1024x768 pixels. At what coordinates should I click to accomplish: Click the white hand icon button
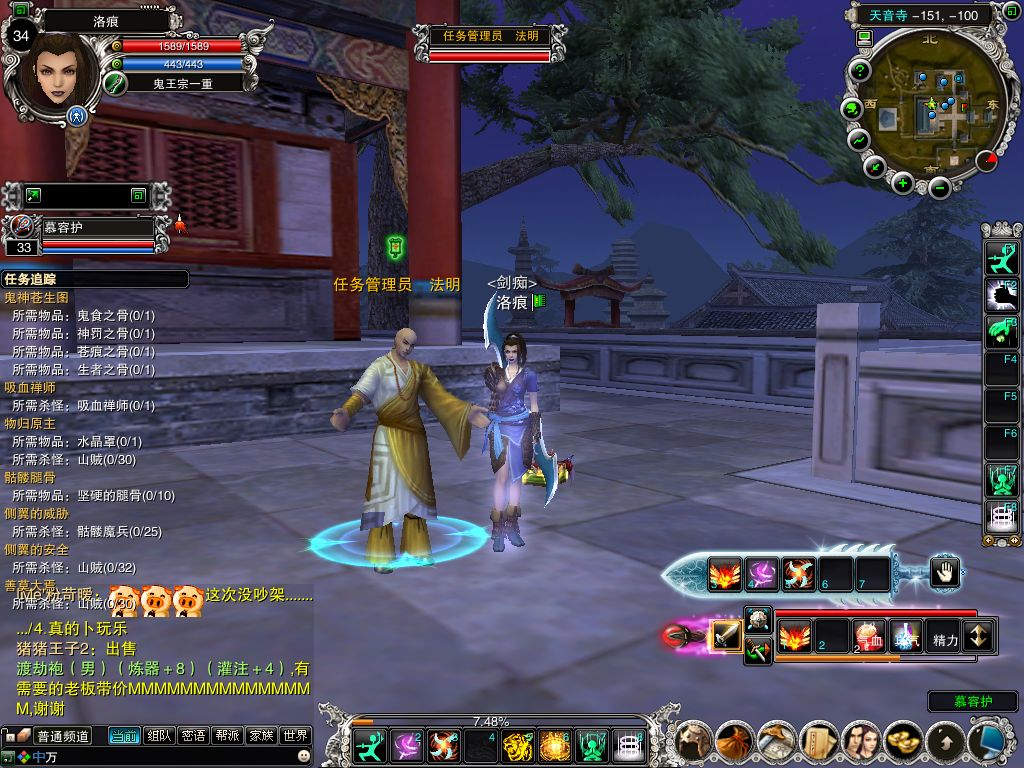tap(945, 572)
